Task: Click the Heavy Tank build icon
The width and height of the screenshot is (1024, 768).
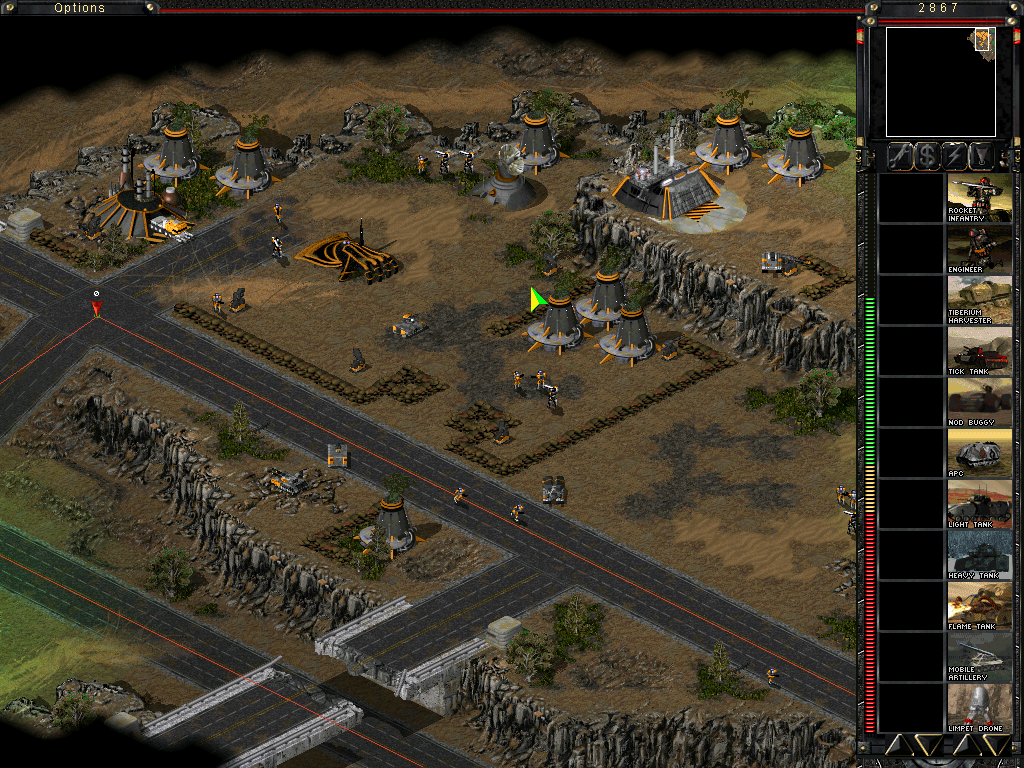Action: 980,555
